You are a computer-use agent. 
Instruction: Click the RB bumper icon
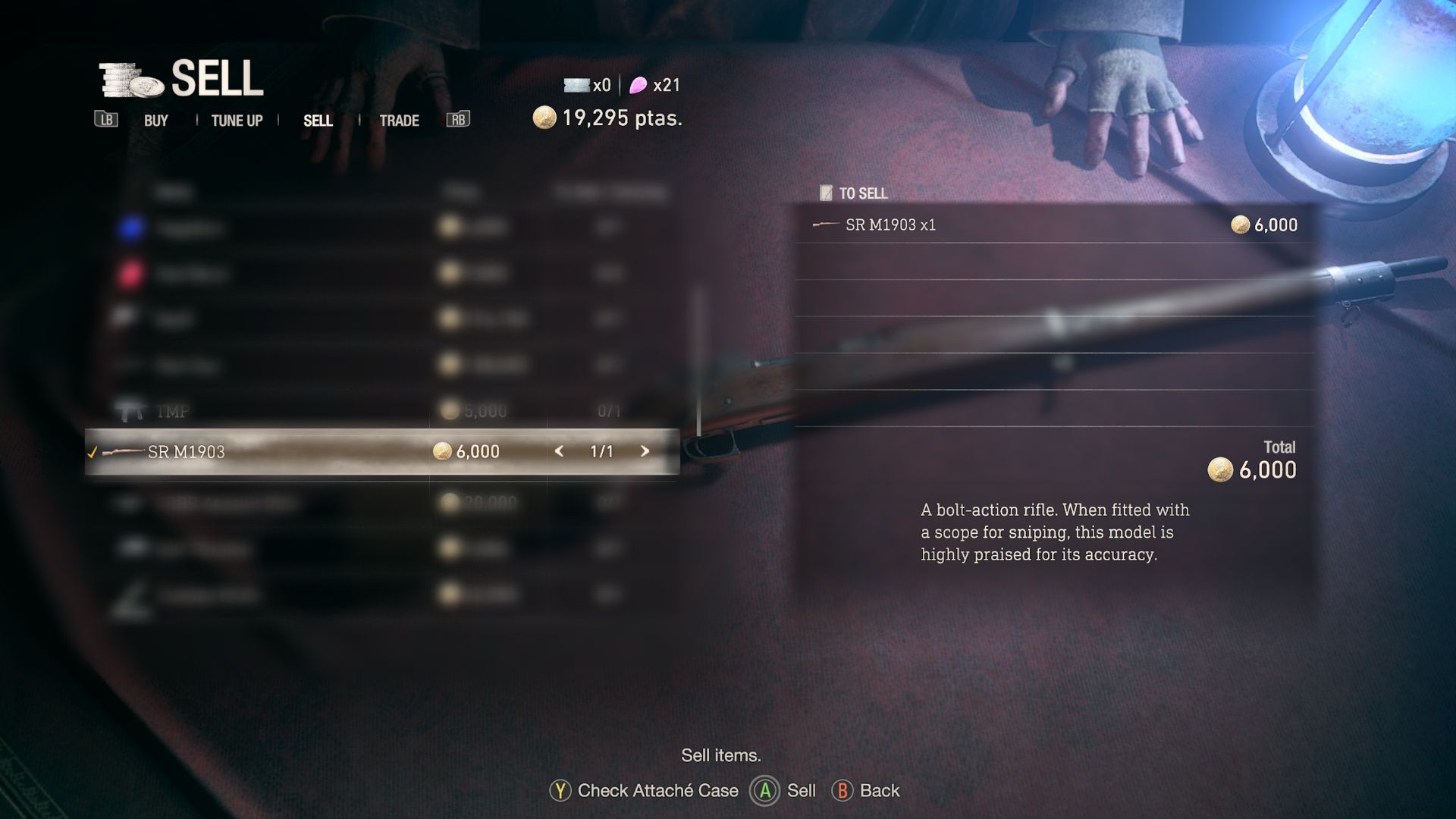(458, 120)
